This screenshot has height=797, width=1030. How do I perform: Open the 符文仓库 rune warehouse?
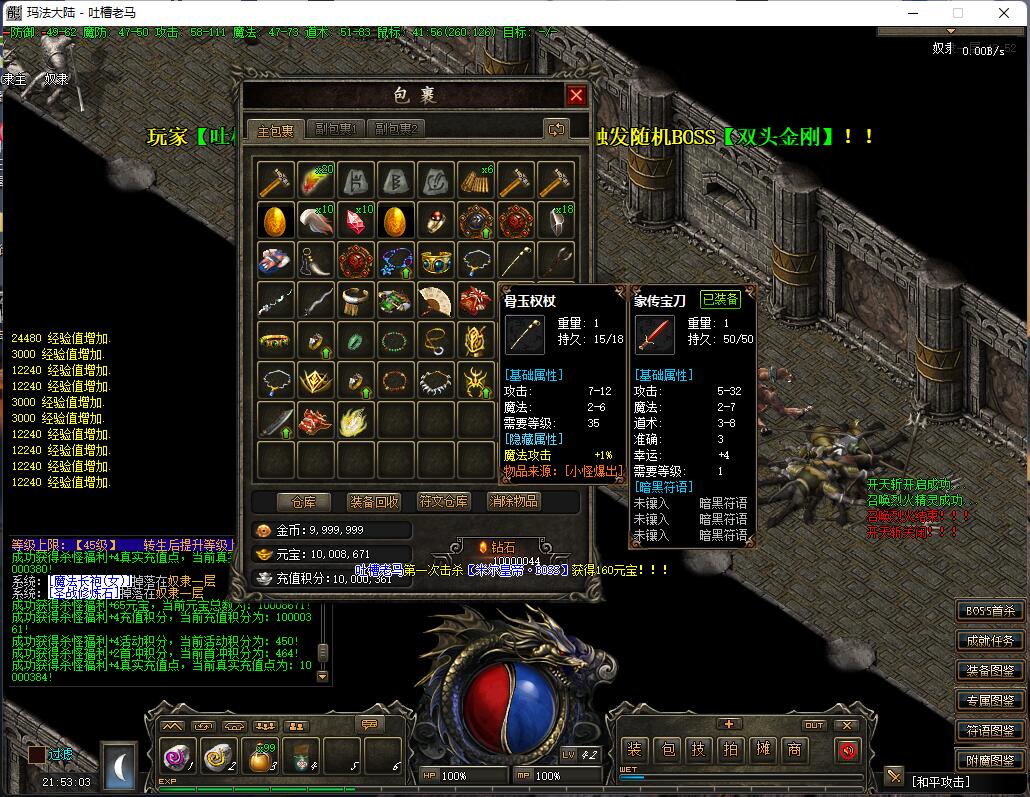coord(444,501)
